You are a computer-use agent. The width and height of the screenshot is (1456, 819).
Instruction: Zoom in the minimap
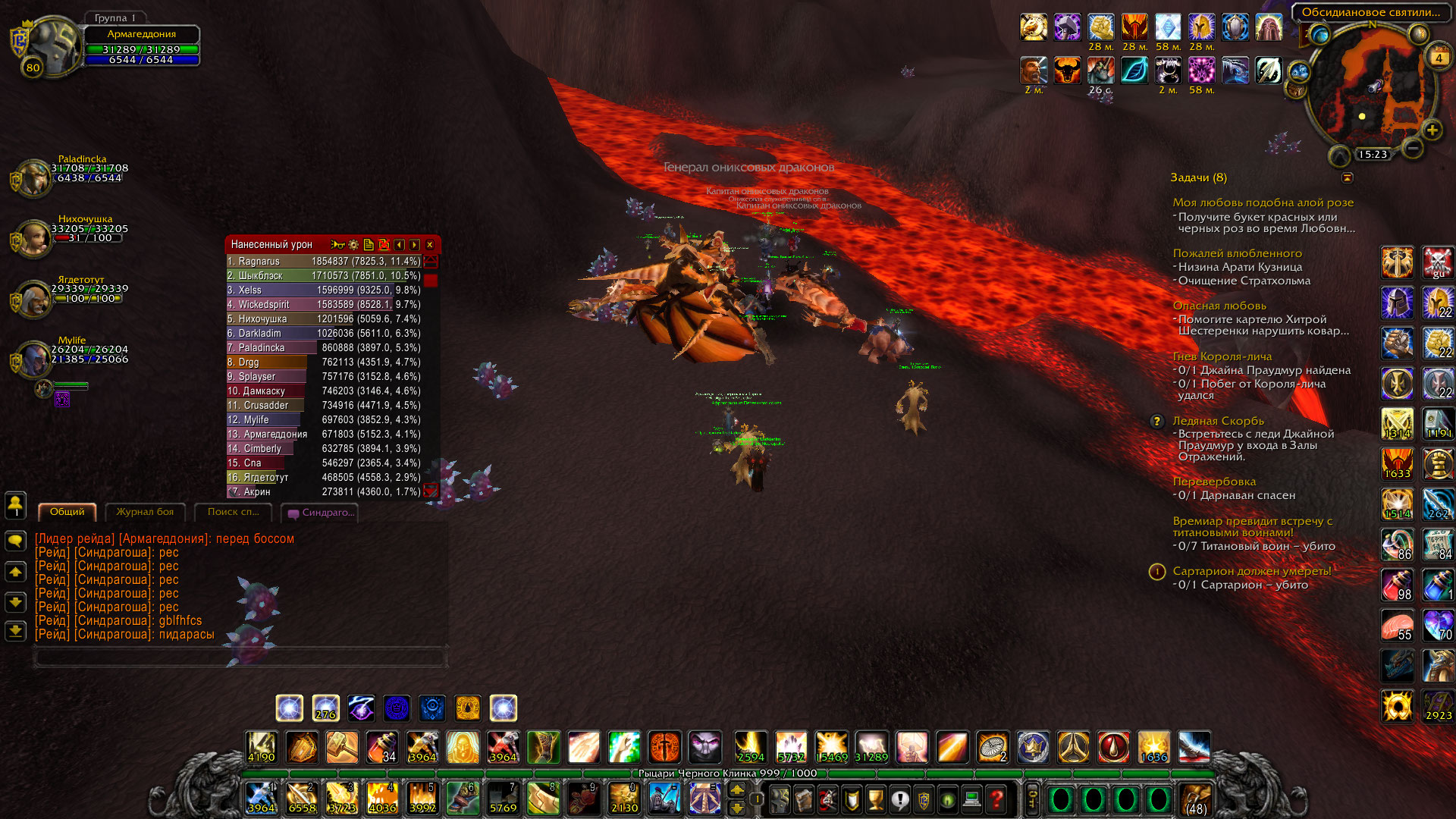[1432, 130]
